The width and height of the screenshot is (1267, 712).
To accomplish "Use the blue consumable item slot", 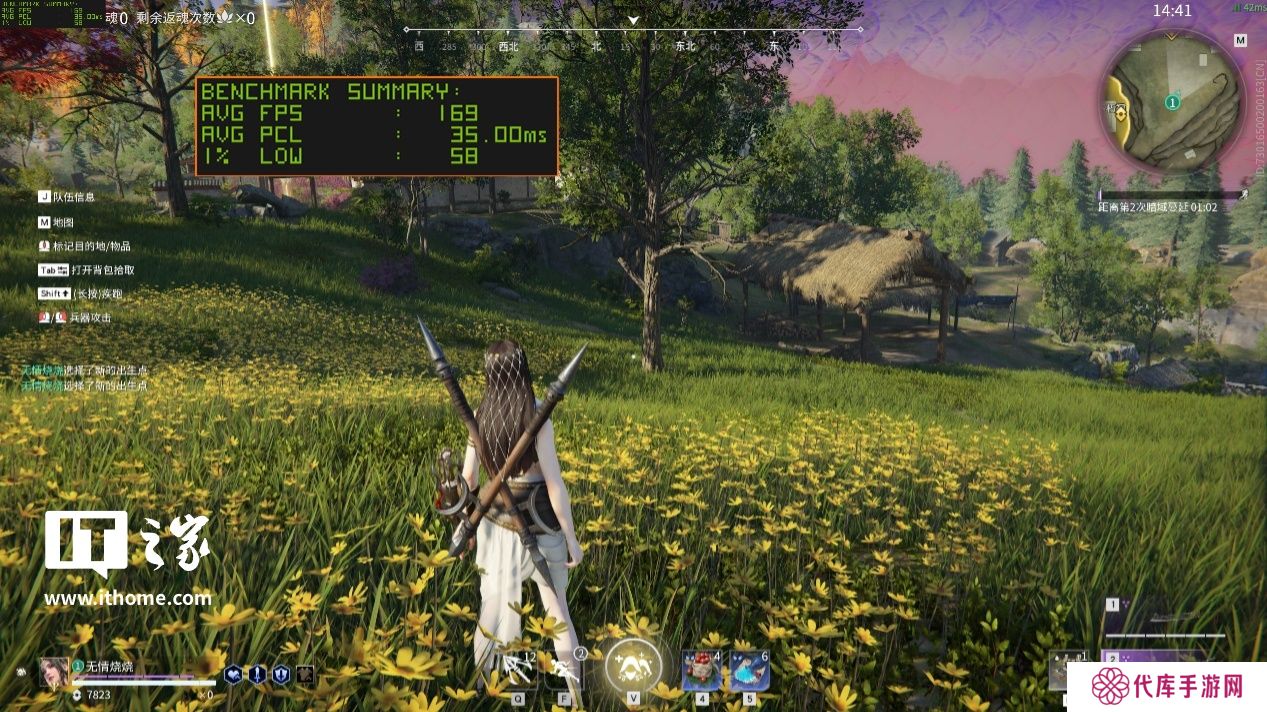I will pyautogui.click(x=748, y=670).
